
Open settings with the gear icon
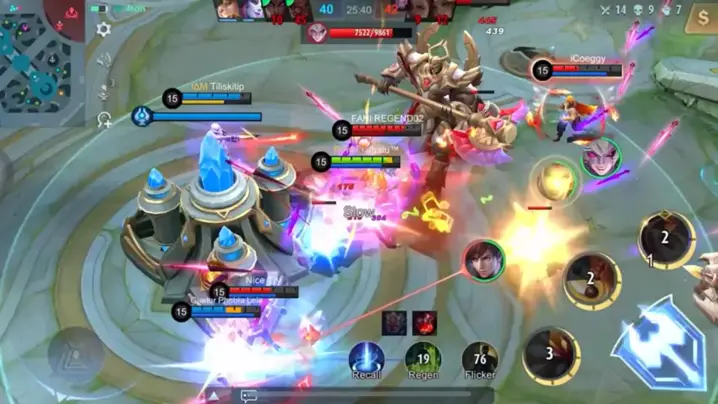coord(103,30)
